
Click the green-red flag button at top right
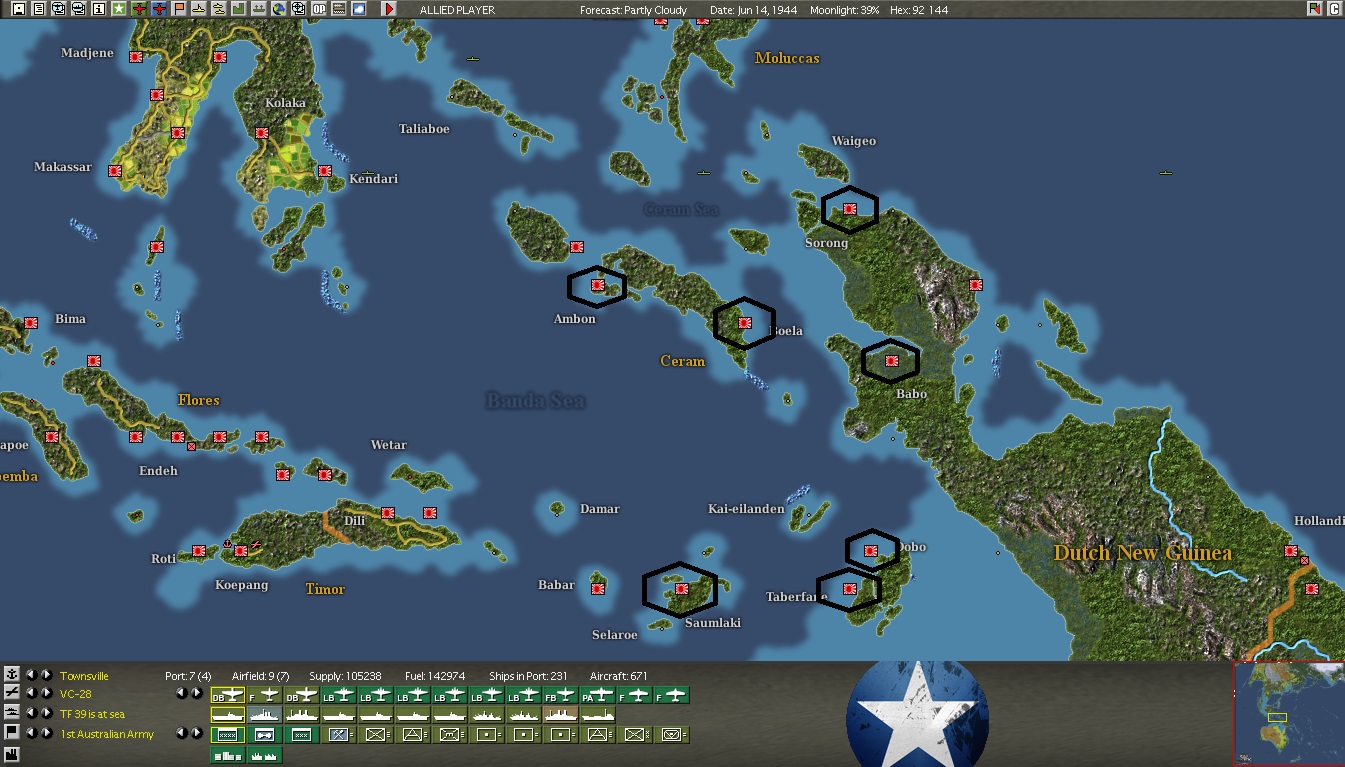(x=1314, y=9)
